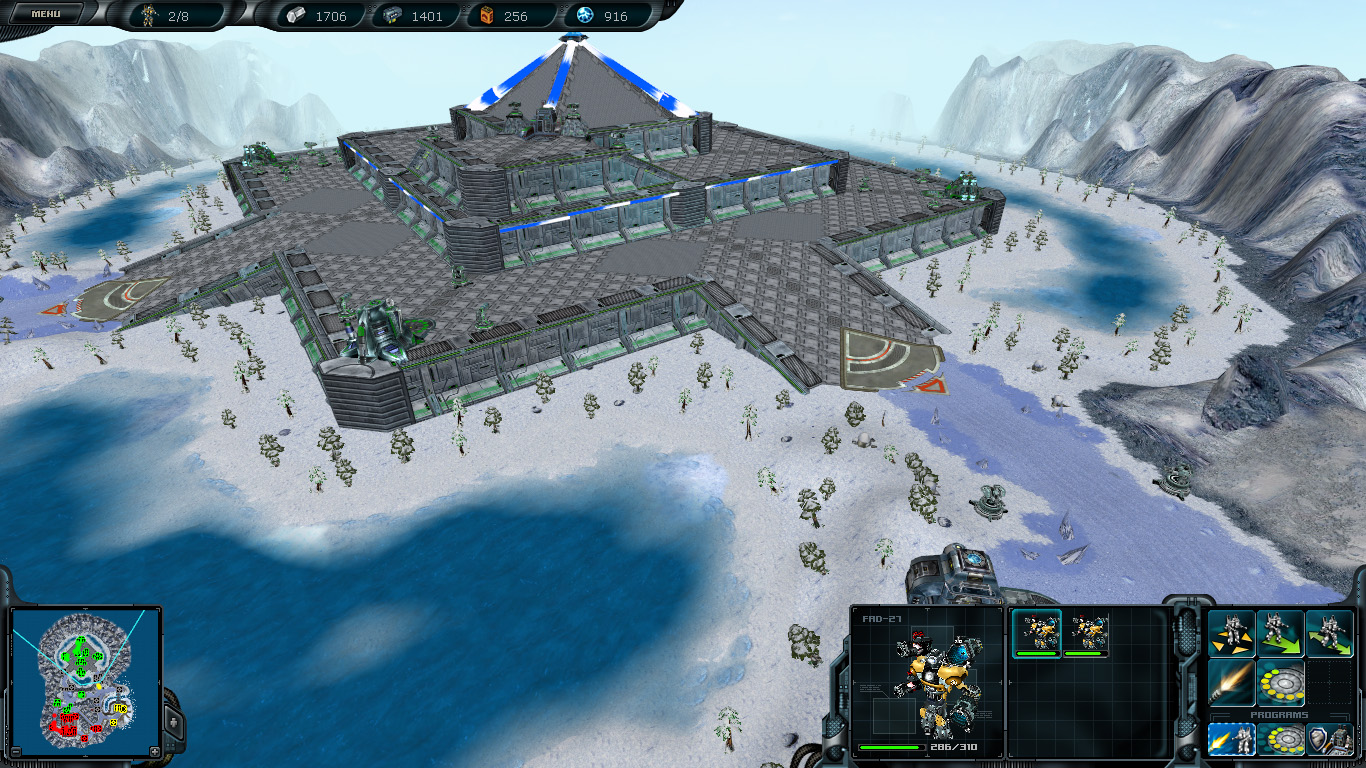Click the FAD-27 robot portrait
The image size is (1366, 768).
point(927,680)
